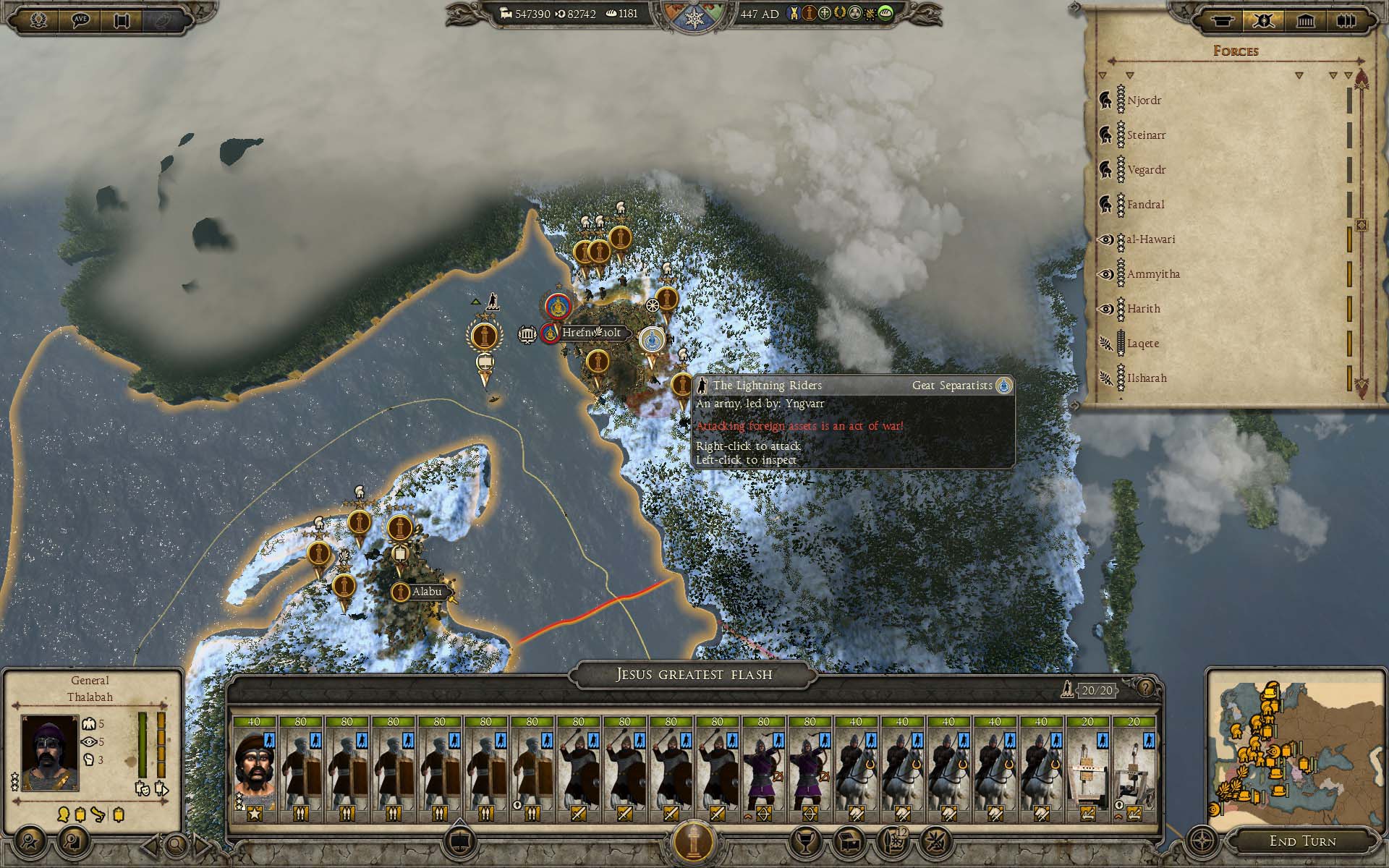Open the building-columns provinces tab
Image resolution: width=1389 pixels, height=868 pixels.
pyautogui.click(x=1305, y=20)
